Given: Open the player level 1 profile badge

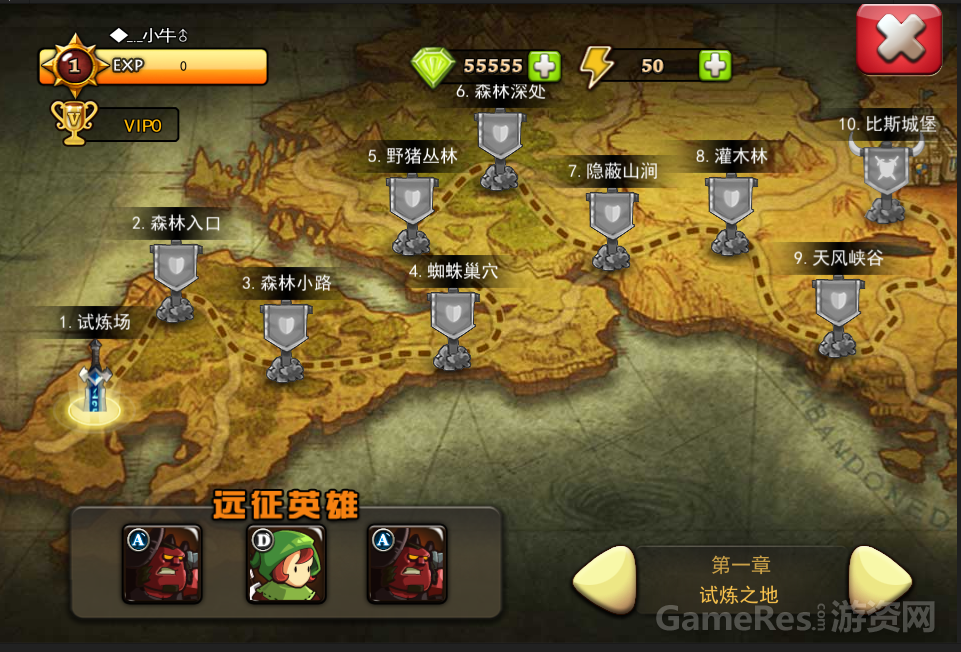Looking at the screenshot, I should pyautogui.click(x=73, y=66).
